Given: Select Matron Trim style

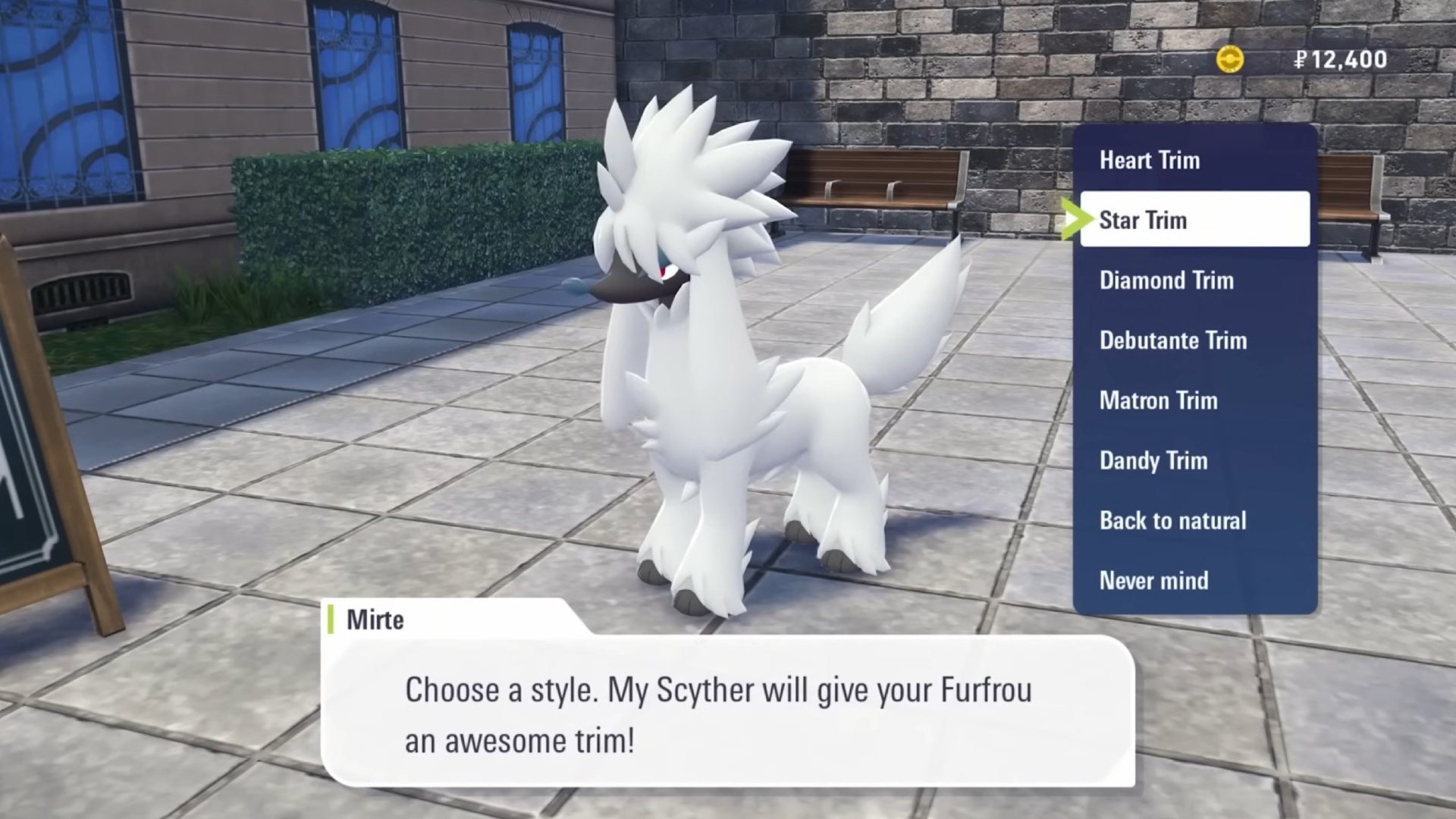Looking at the screenshot, I should click(1158, 400).
